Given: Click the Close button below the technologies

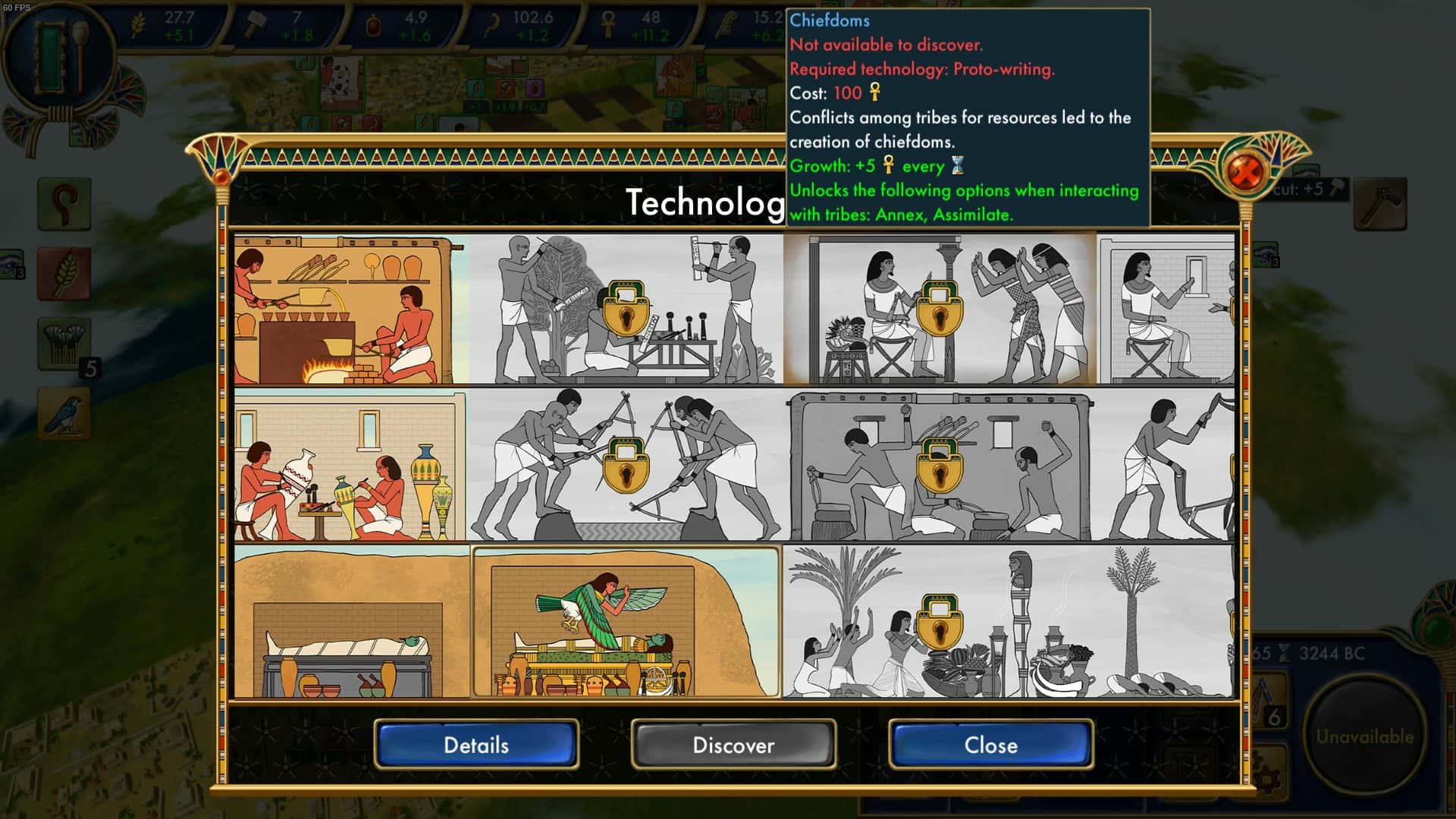Looking at the screenshot, I should click(990, 745).
